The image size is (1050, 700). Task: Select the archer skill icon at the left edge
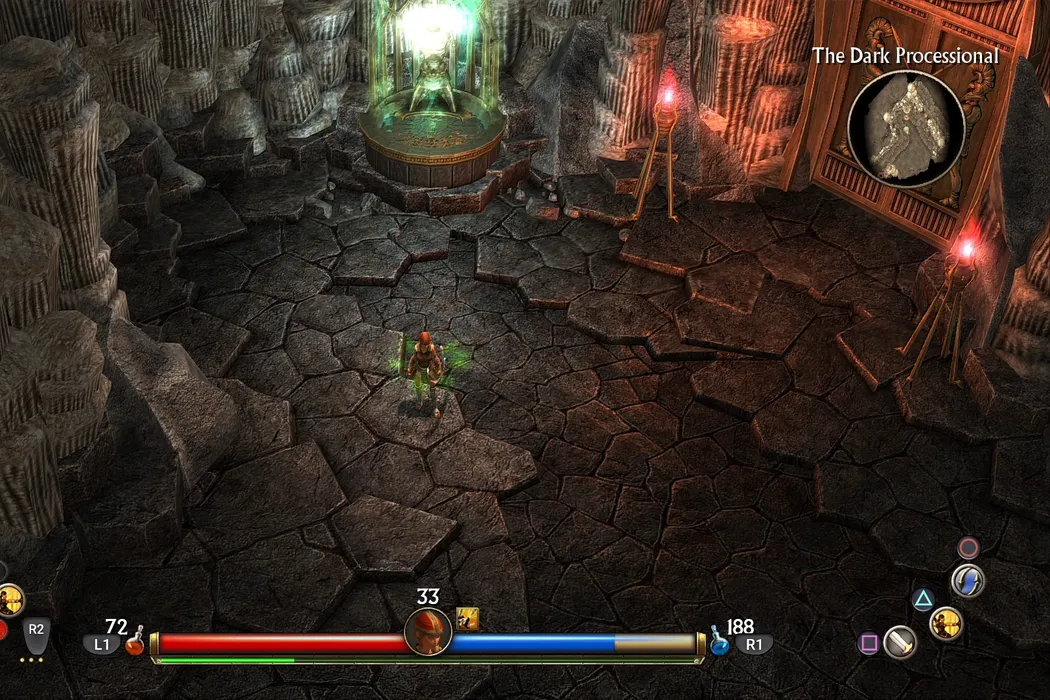click(x=9, y=600)
